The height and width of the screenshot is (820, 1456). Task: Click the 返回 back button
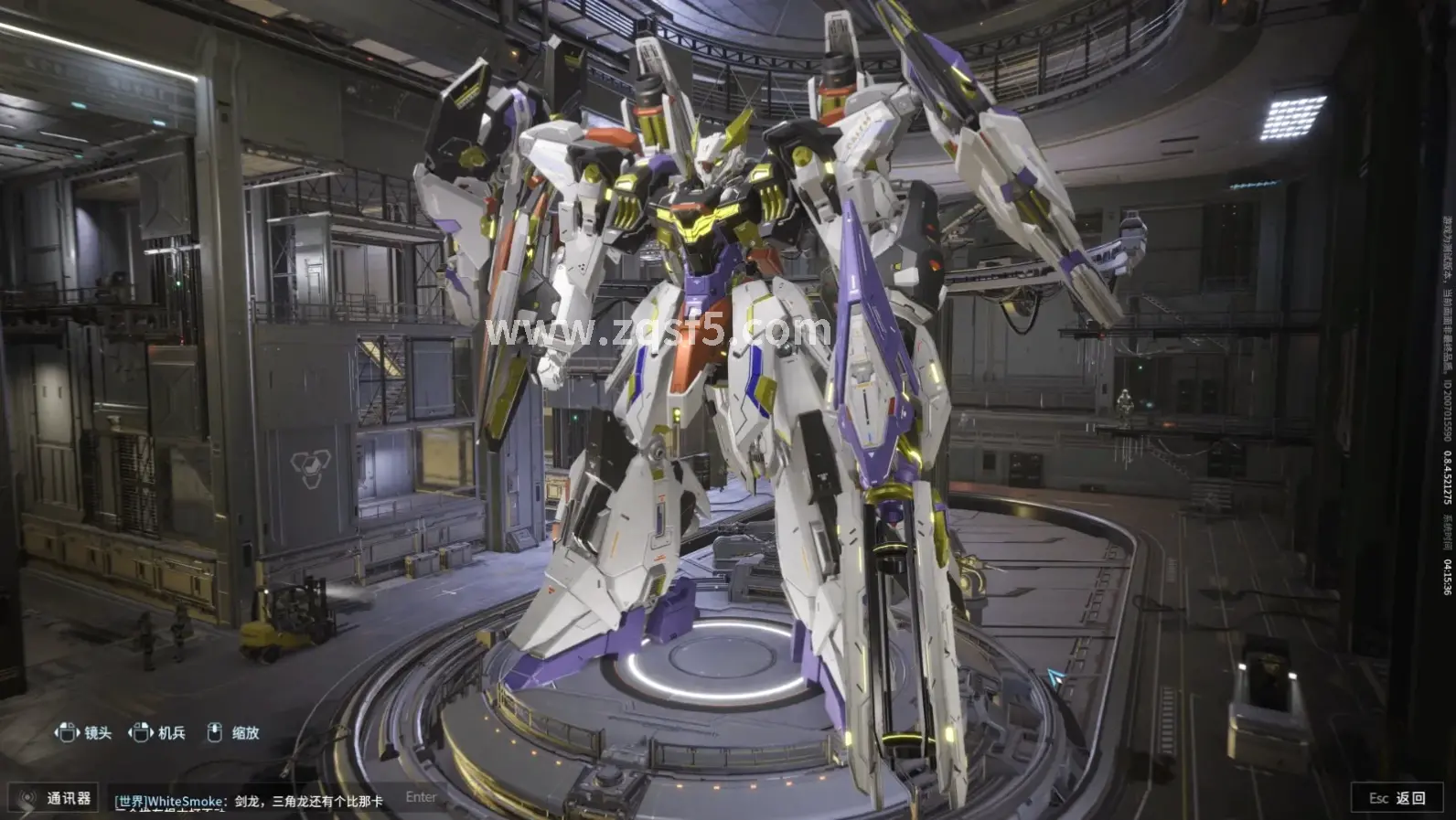(1398, 798)
